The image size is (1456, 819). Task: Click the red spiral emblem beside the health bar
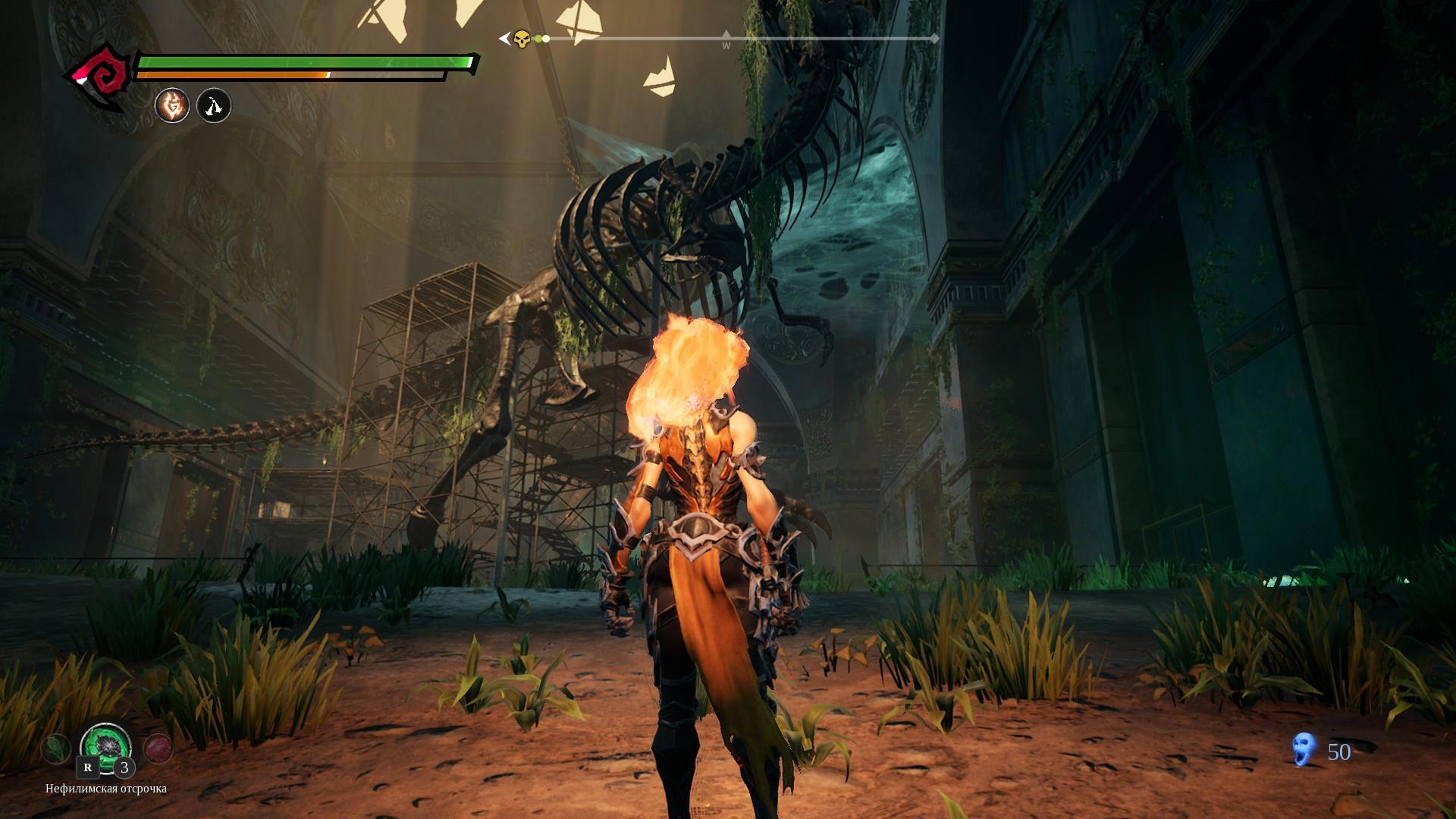pos(100,77)
